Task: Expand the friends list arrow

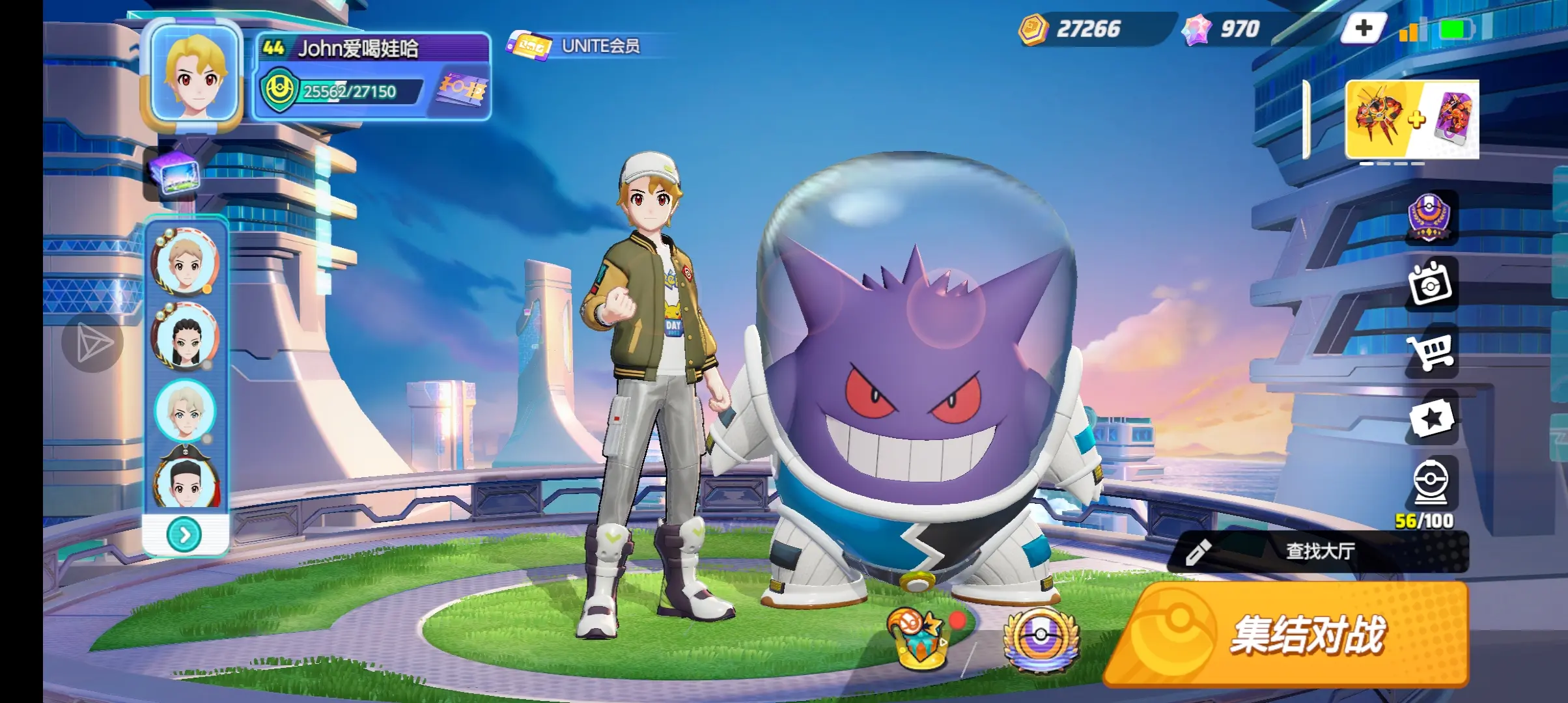Action: click(185, 534)
